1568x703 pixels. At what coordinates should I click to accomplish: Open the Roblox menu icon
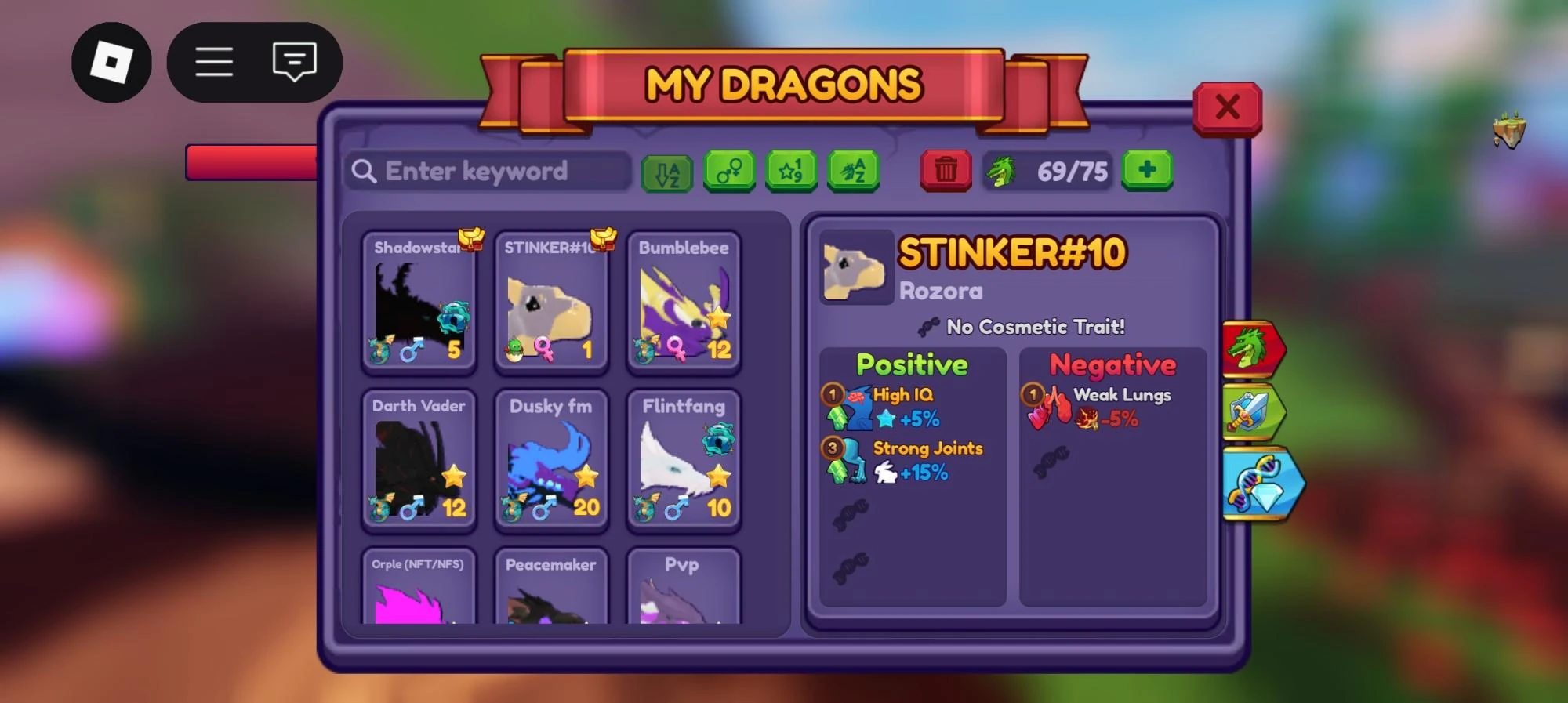click(111, 62)
